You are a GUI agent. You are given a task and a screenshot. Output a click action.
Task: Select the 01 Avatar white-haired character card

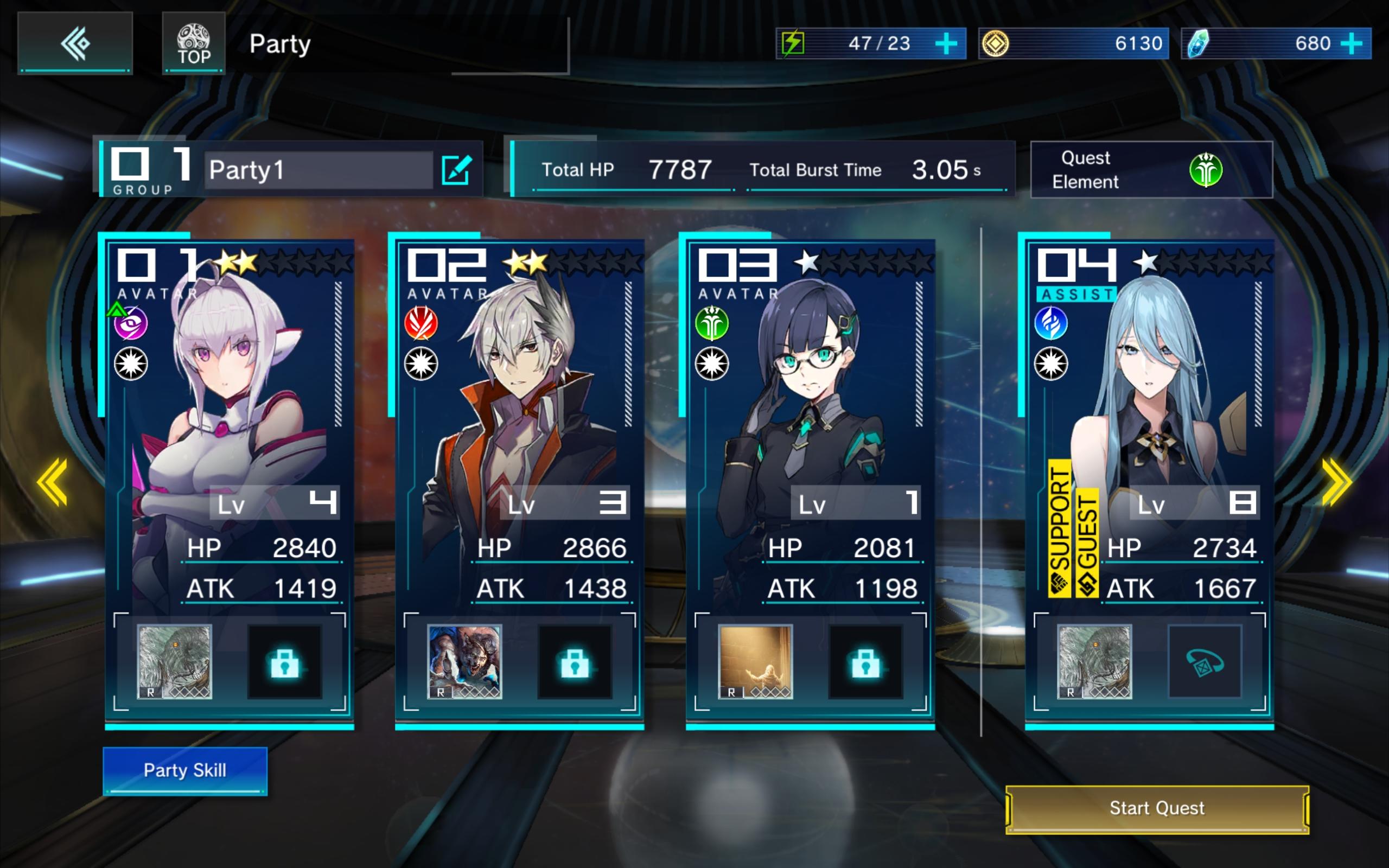pos(230,413)
